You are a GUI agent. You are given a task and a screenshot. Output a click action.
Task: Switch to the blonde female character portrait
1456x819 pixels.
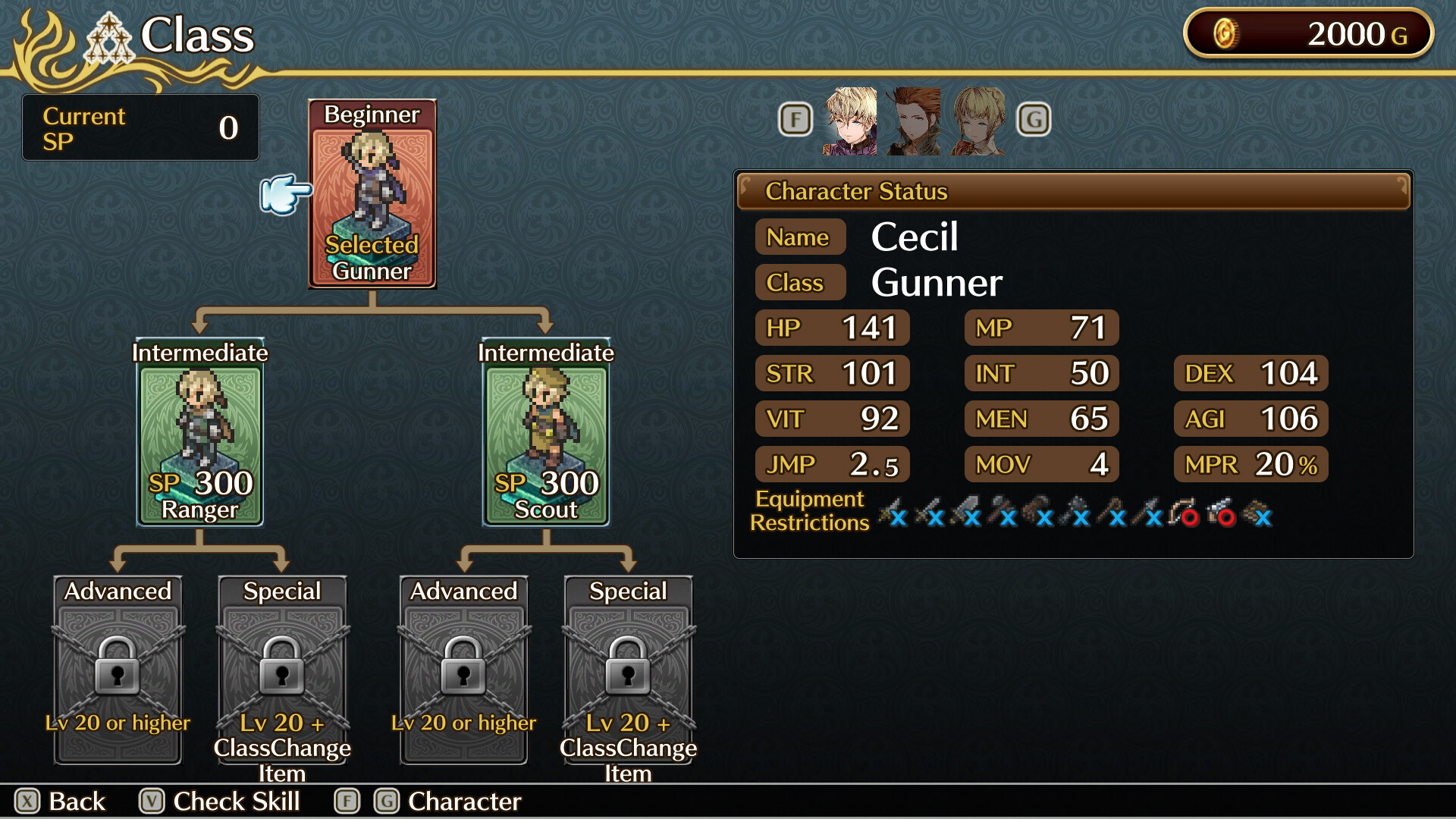pos(979,121)
